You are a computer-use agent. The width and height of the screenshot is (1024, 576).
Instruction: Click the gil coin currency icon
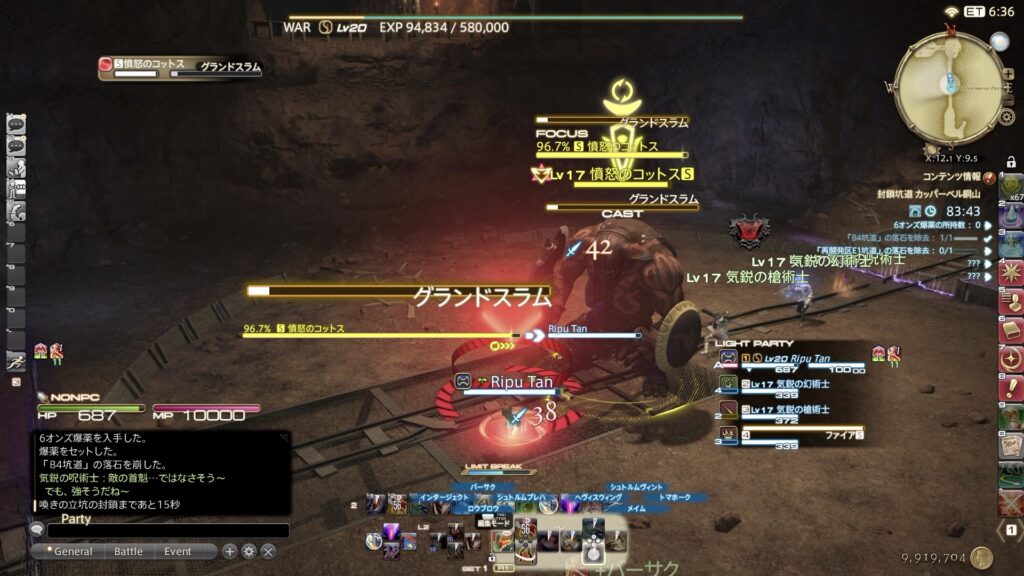tap(981, 558)
